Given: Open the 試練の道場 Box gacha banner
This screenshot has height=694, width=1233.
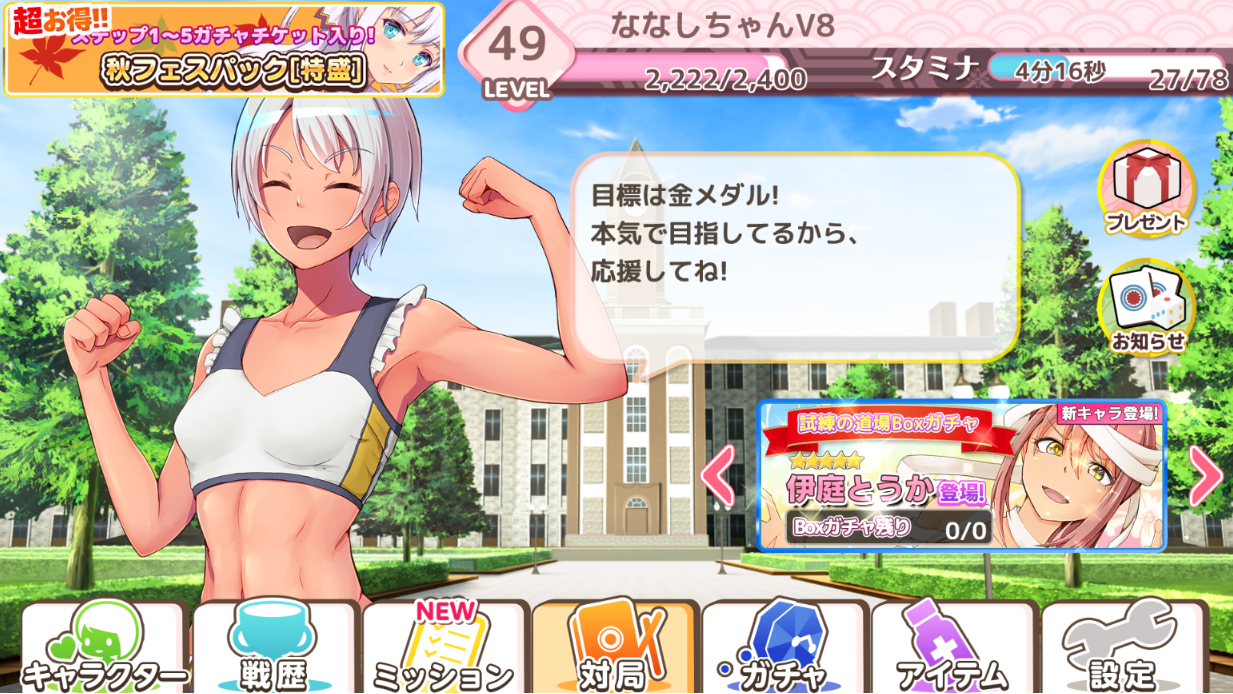Looking at the screenshot, I should [x=960, y=476].
